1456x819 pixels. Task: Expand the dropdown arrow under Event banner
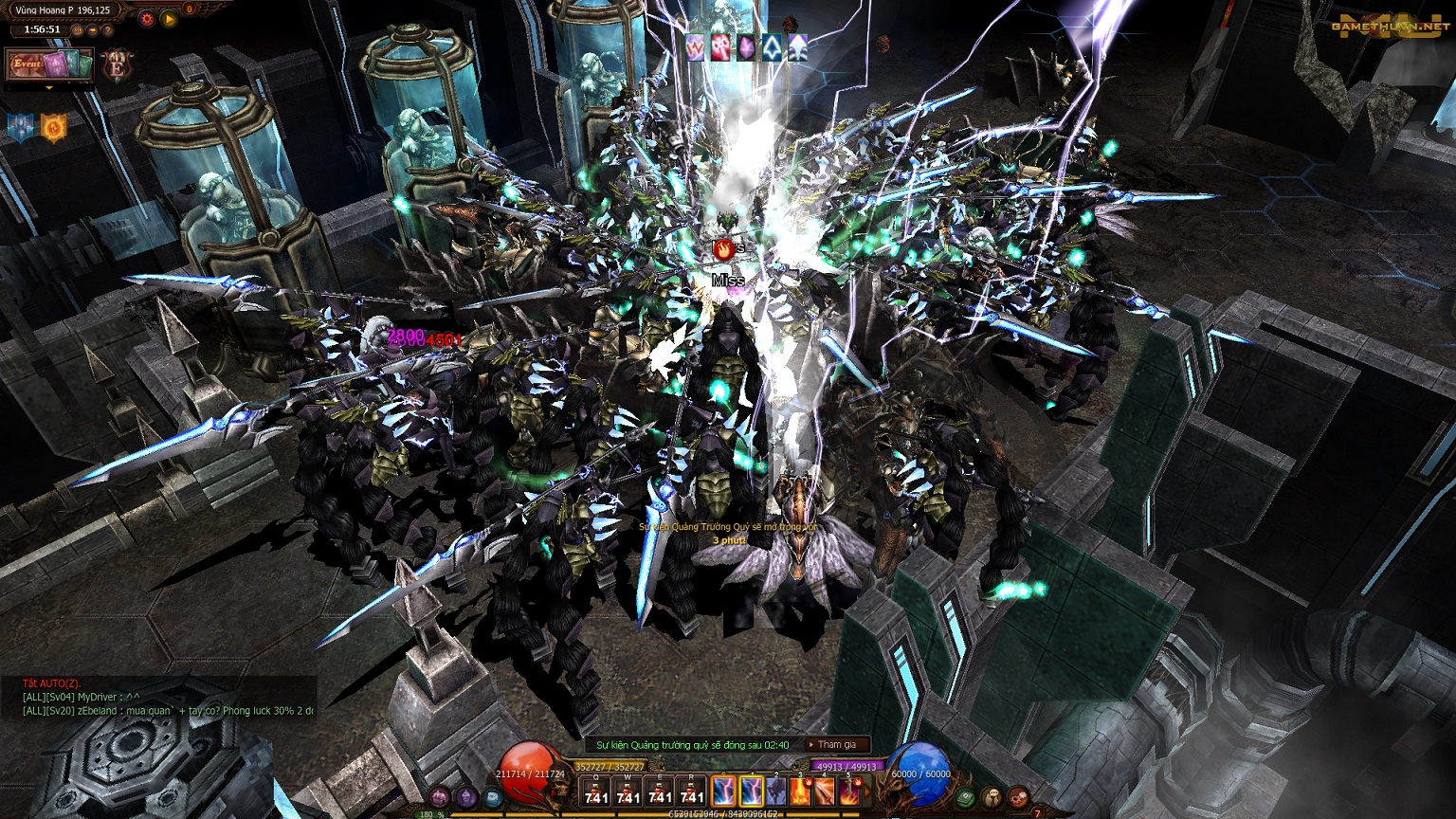(49, 87)
